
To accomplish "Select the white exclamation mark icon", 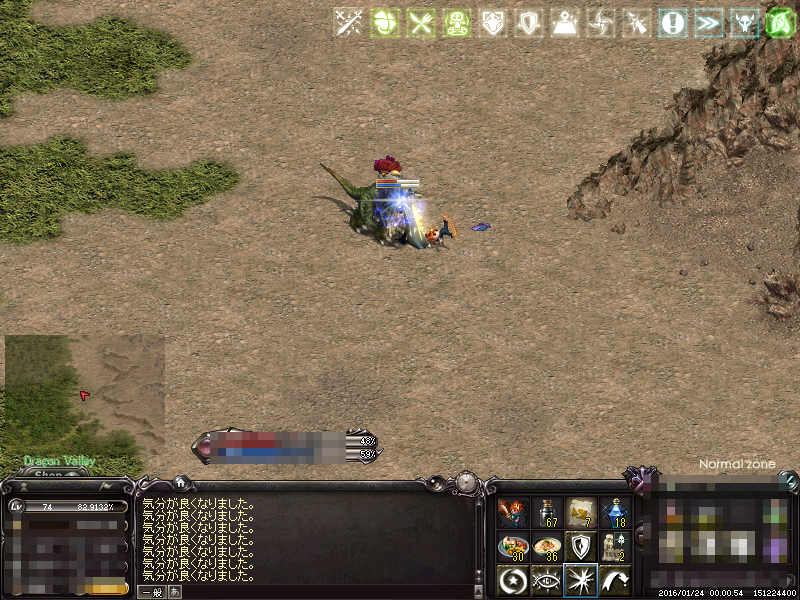I will (x=673, y=23).
